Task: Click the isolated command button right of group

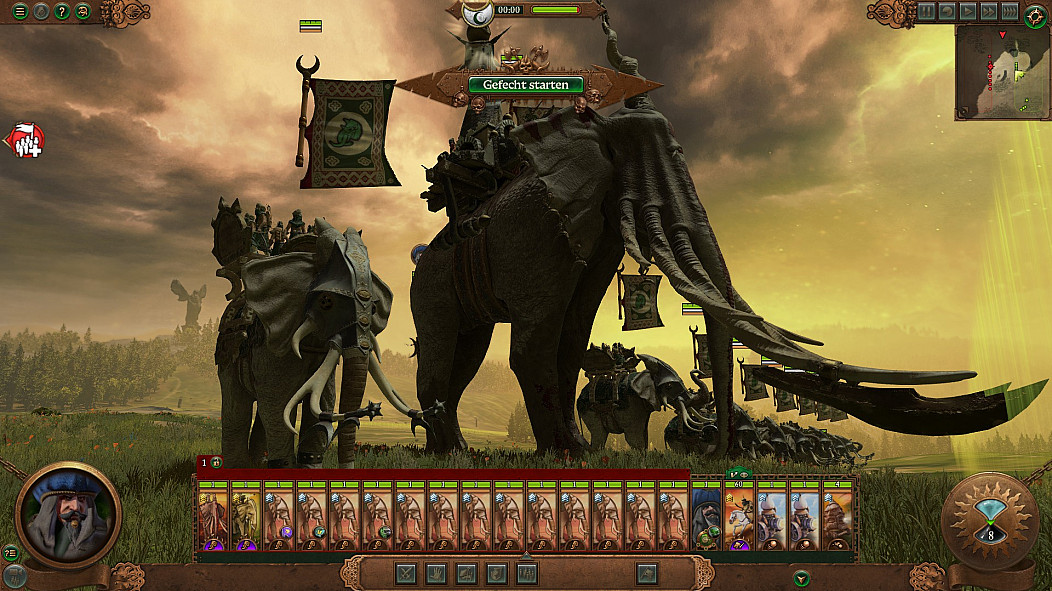Action: (x=647, y=573)
